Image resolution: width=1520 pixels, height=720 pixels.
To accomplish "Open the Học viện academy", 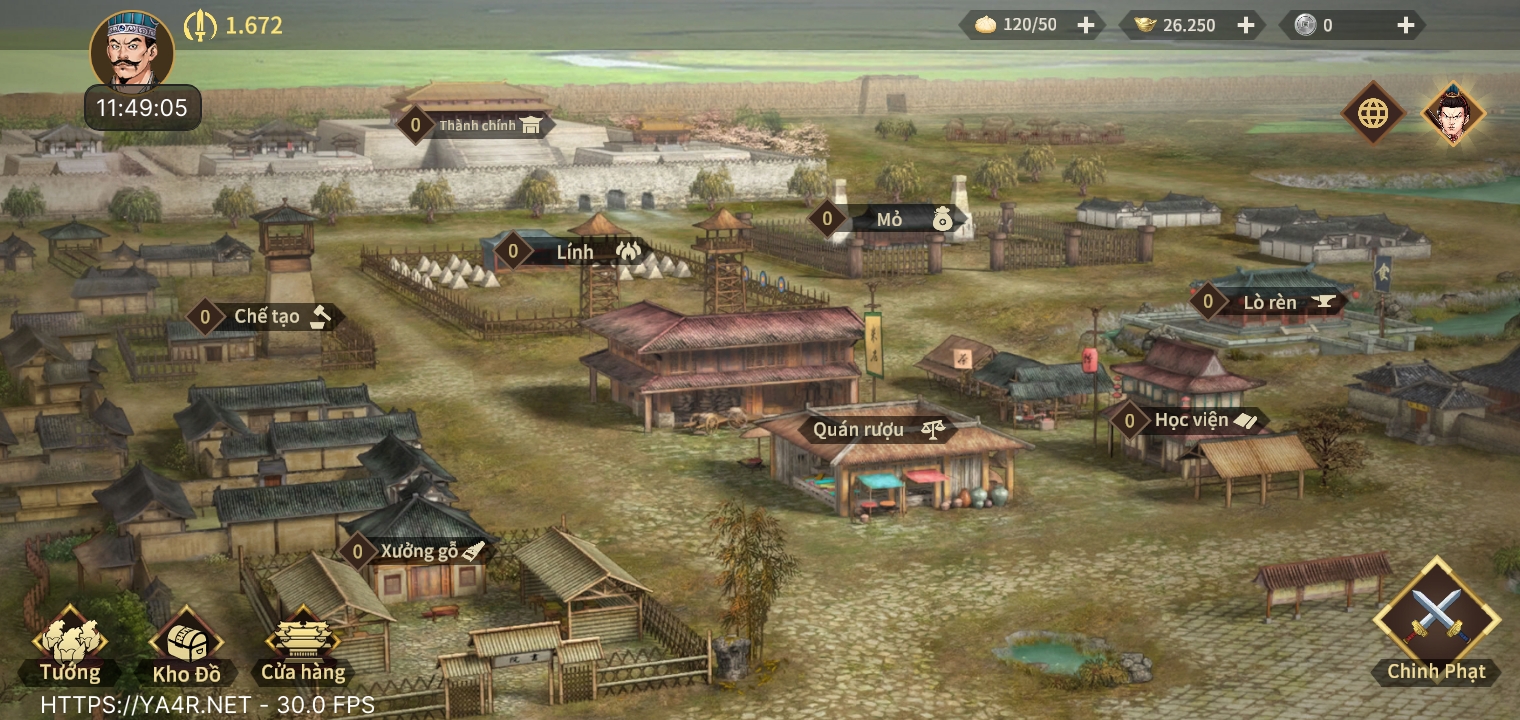I will pyautogui.click(x=1192, y=420).
